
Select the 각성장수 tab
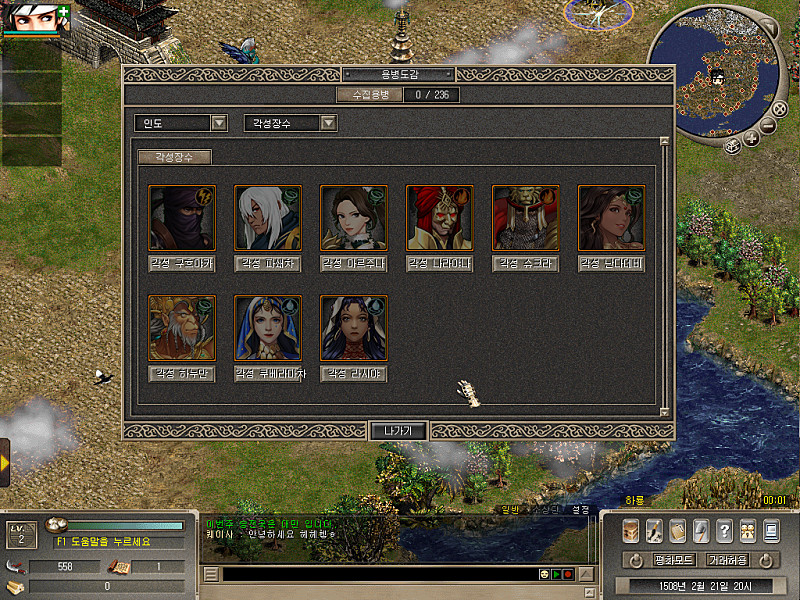pos(174,157)
